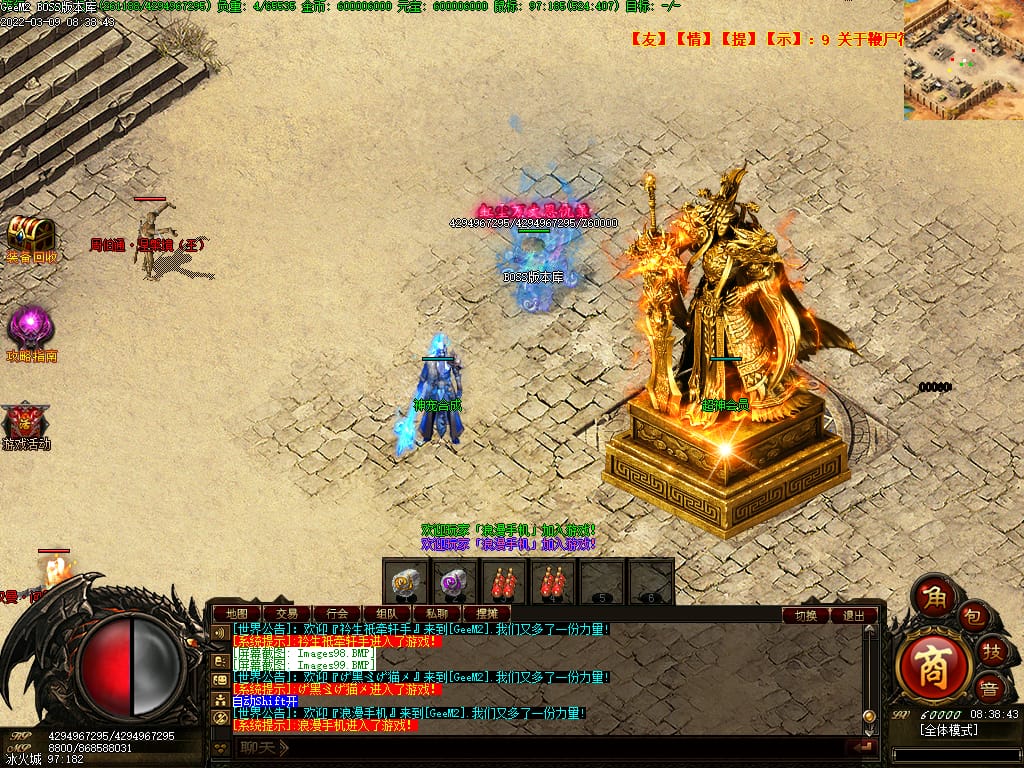The width and height of the screenshot is (1024, 768).
Task: Open the 交易 trade button
Action: [287, 613]
